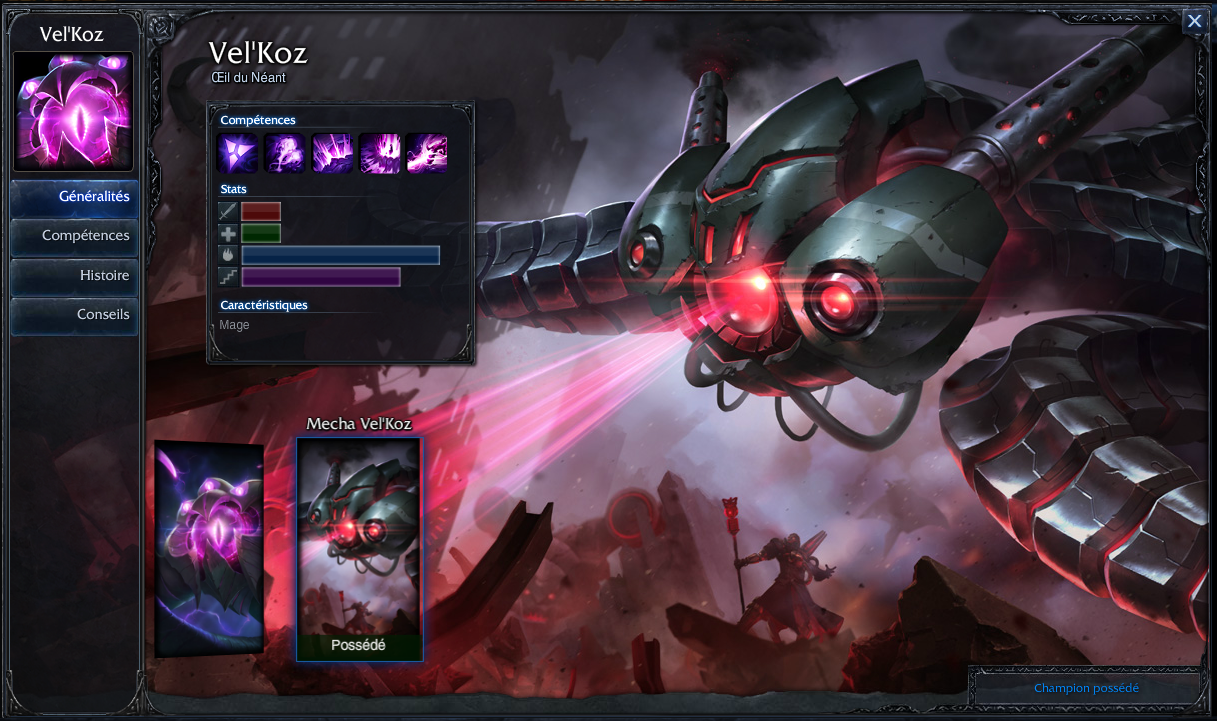
Task: Show the Histoire tab
Action: click(75, 275)
